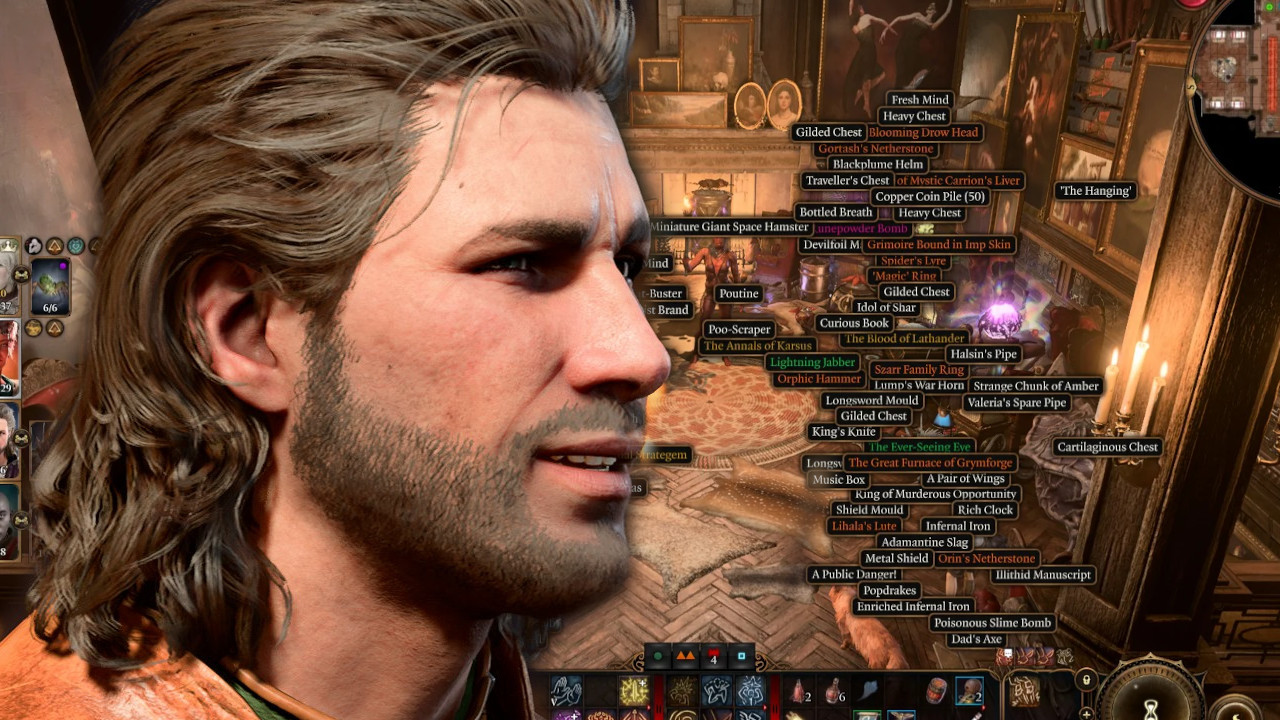This screenshot has height=720, width=1280.
Task: Toggle the green marker atop the minimap
Action: pos(1268,7)
